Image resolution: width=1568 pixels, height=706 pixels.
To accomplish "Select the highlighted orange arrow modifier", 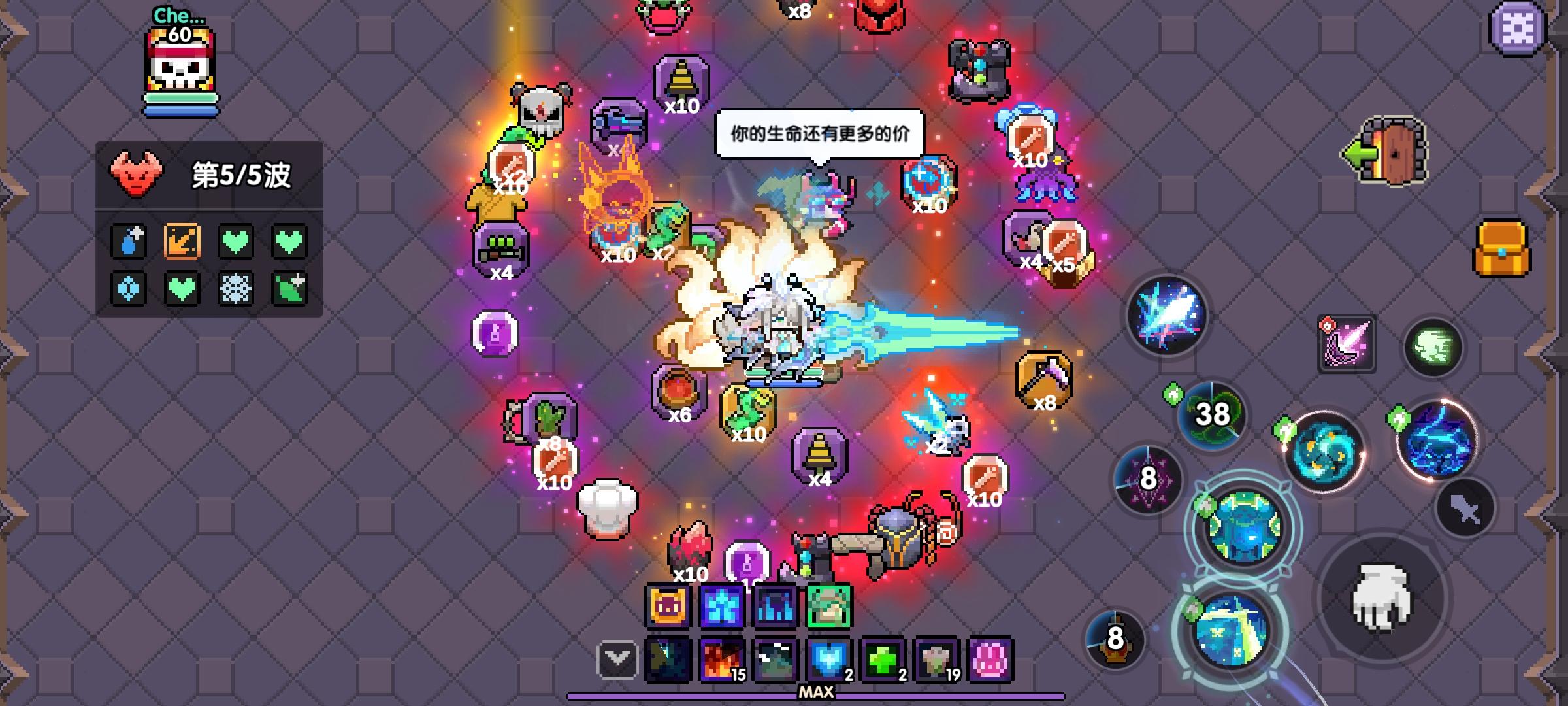I will [184, 240].
